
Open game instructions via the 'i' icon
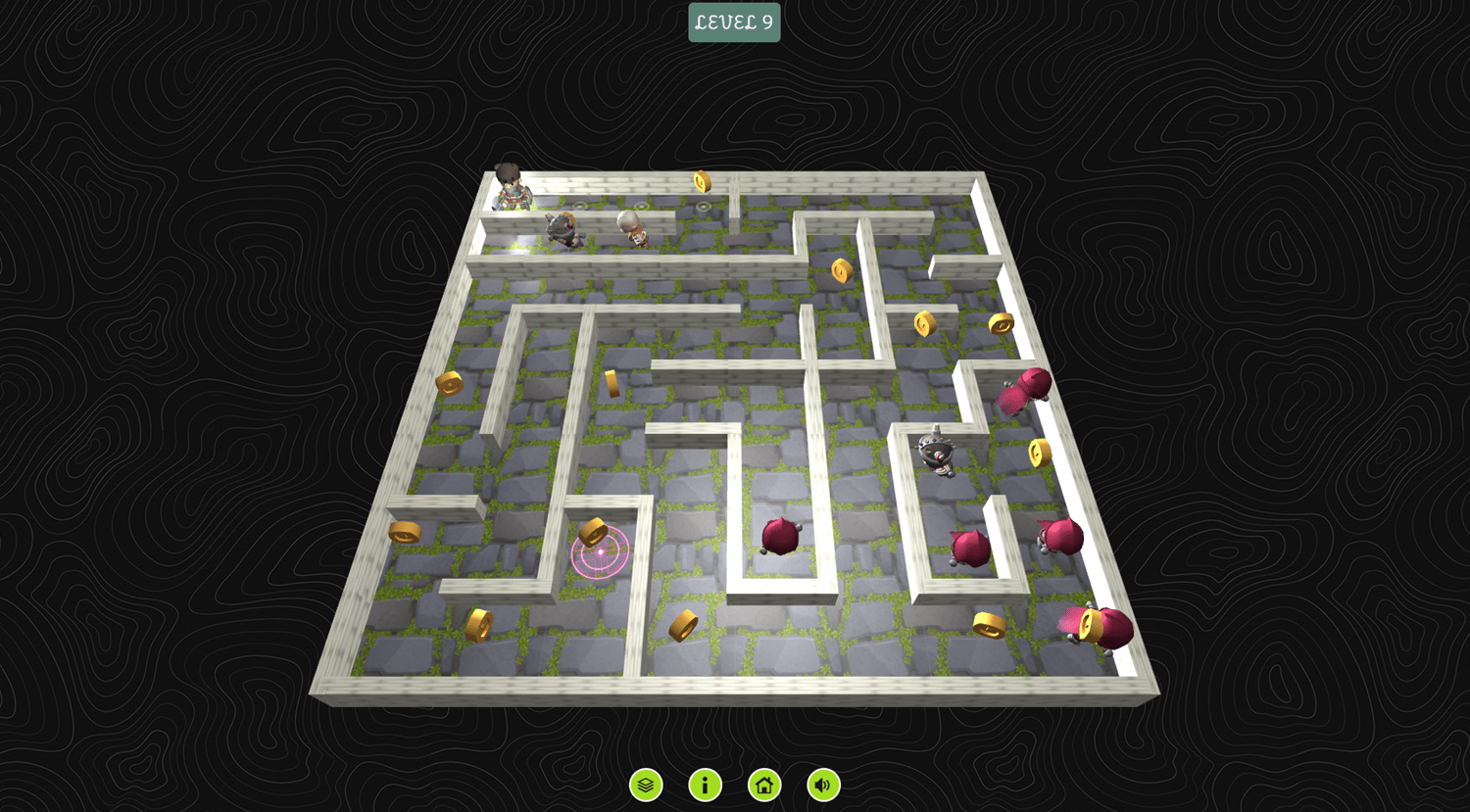point(705,785)
